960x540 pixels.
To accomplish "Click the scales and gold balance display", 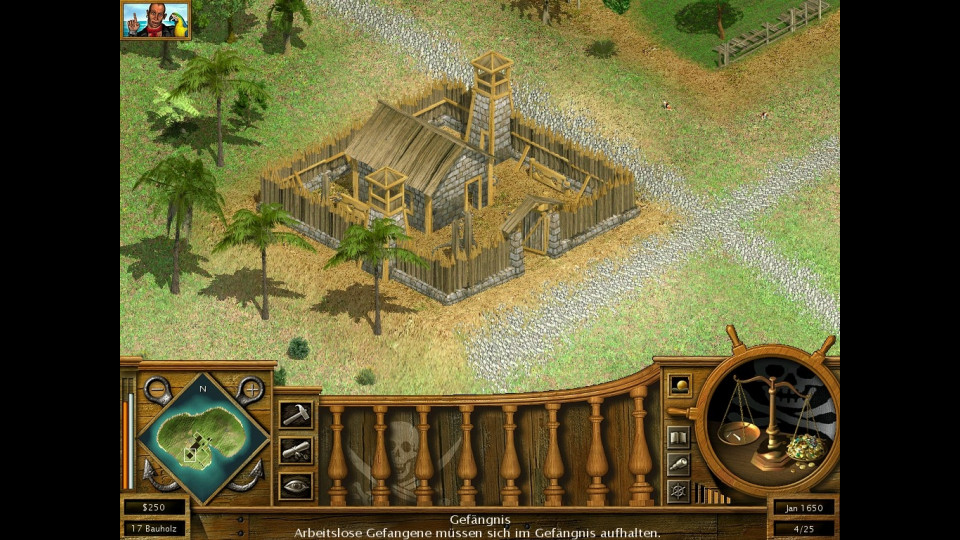I will click(x=767, y=420).
